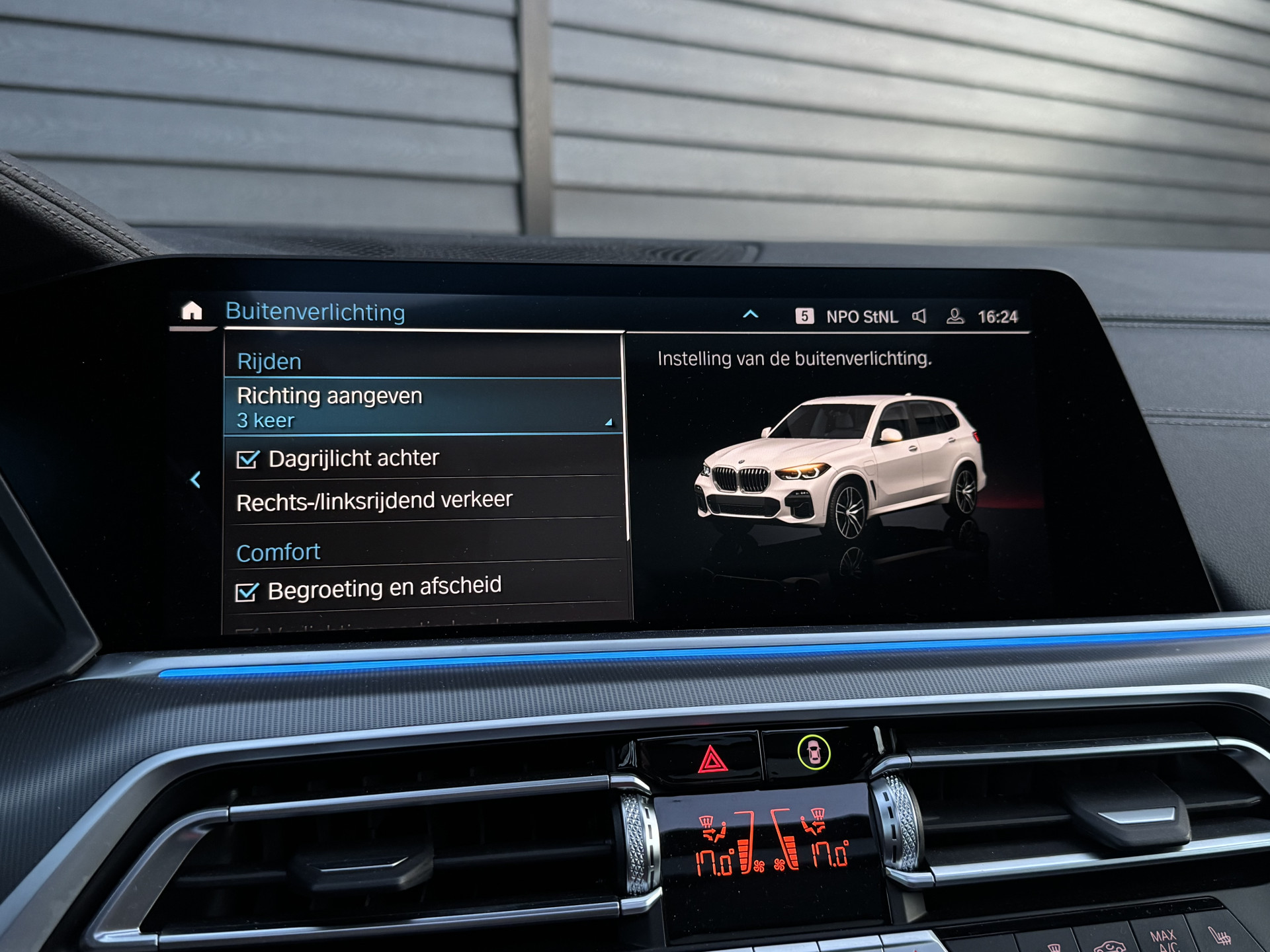Open the Comfort section
This screenshot has width=1270, height=952.
pyautogui.click(x=278, y=551)
